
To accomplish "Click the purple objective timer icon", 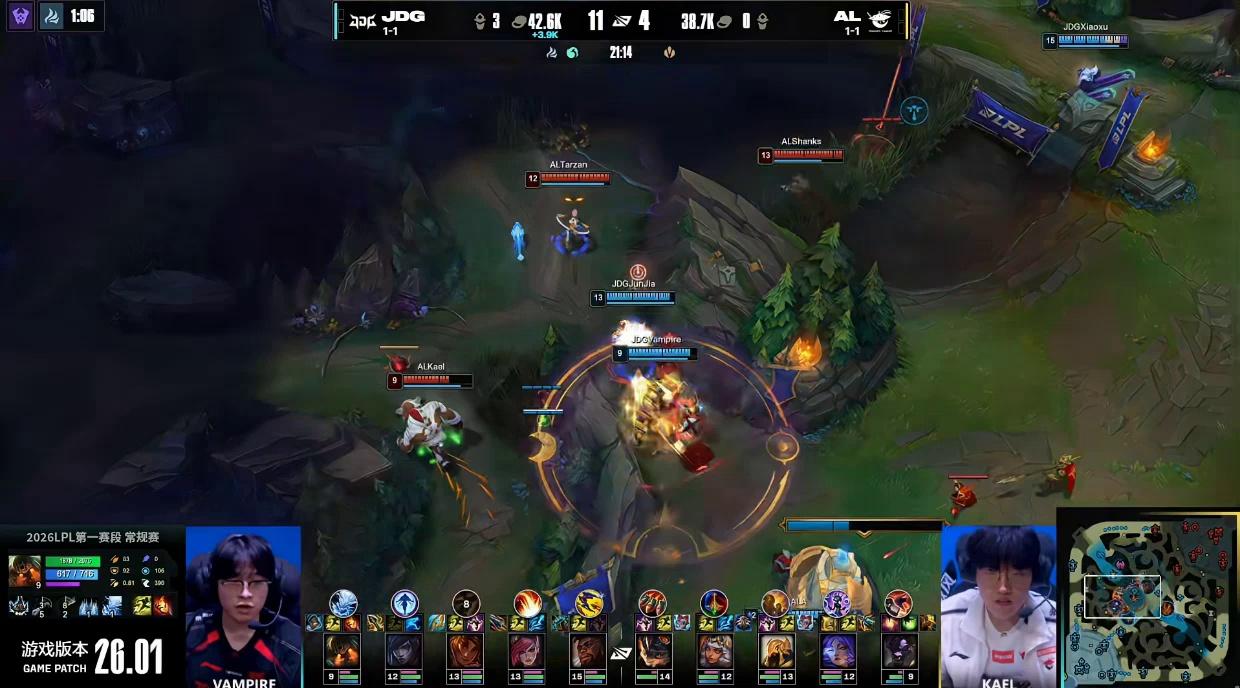I will [x=21, y=16].
